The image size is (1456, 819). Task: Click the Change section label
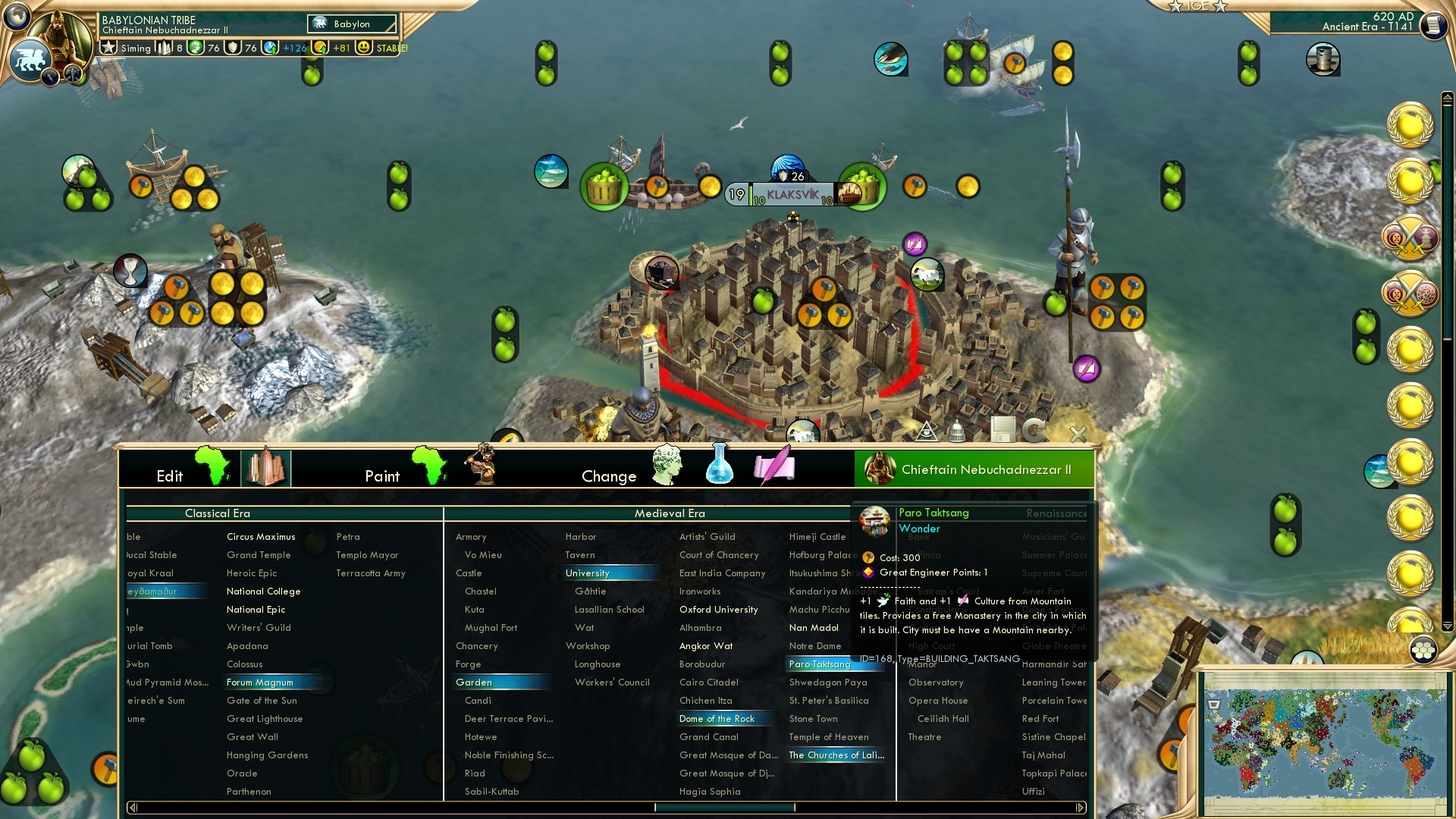click(609, 475)
